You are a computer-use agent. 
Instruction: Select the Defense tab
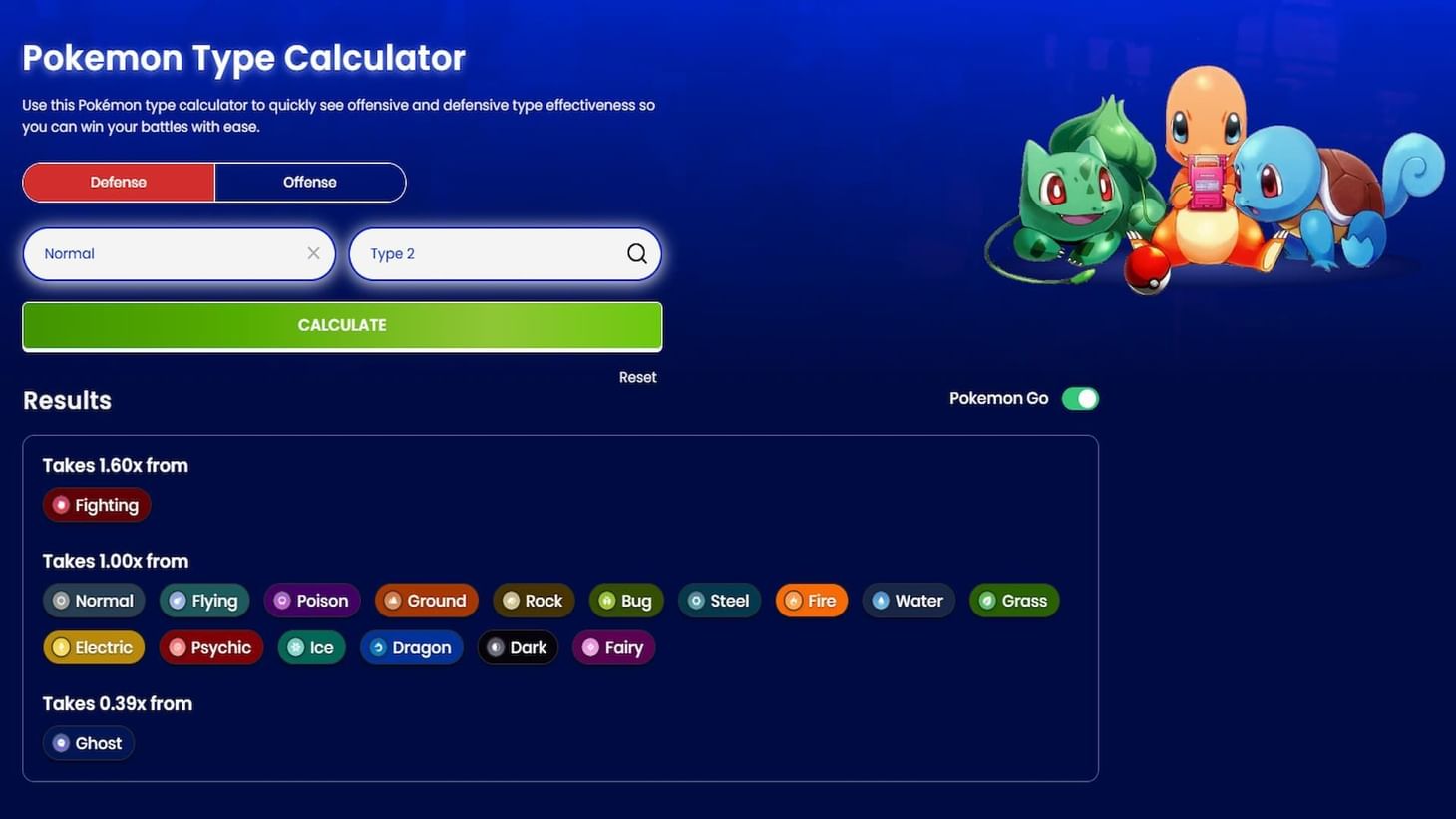click(118, 182)
